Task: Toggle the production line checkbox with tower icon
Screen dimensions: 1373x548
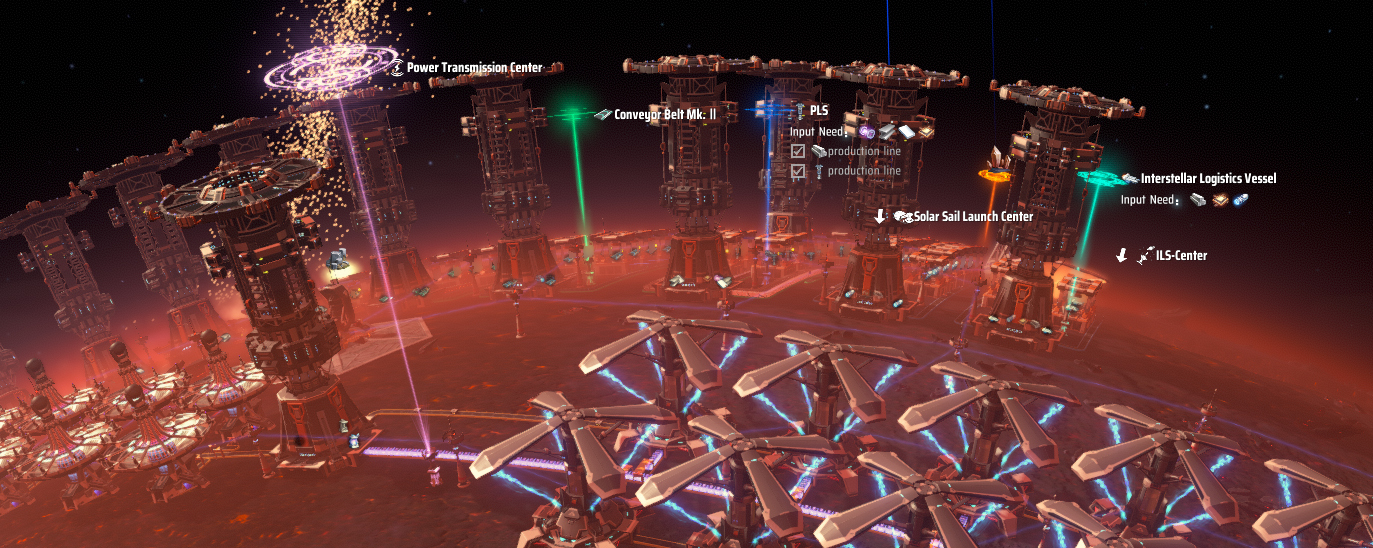Action: click(x=798, y=171)
